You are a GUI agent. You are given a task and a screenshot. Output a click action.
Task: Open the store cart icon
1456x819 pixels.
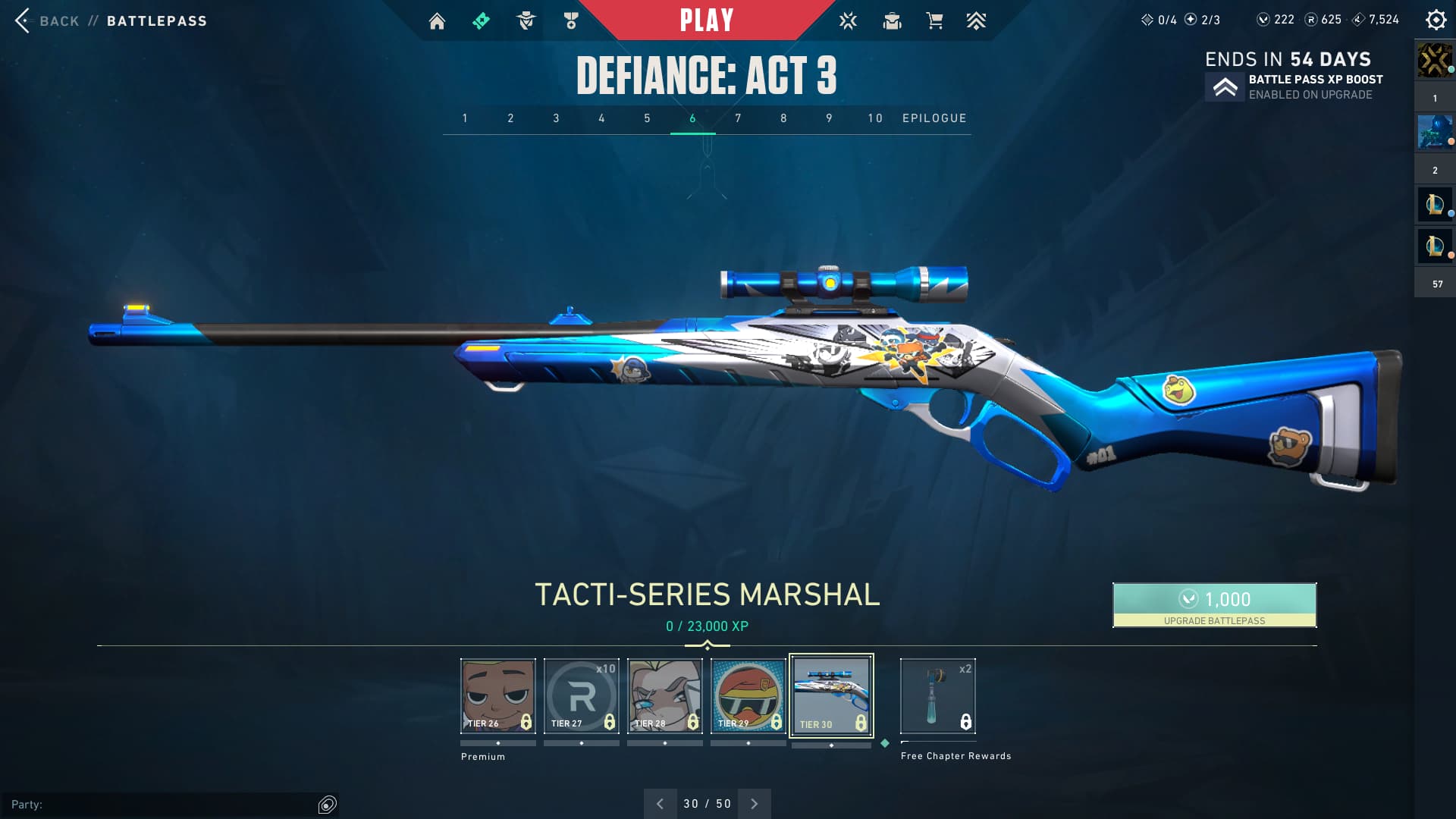coord(934,21)
